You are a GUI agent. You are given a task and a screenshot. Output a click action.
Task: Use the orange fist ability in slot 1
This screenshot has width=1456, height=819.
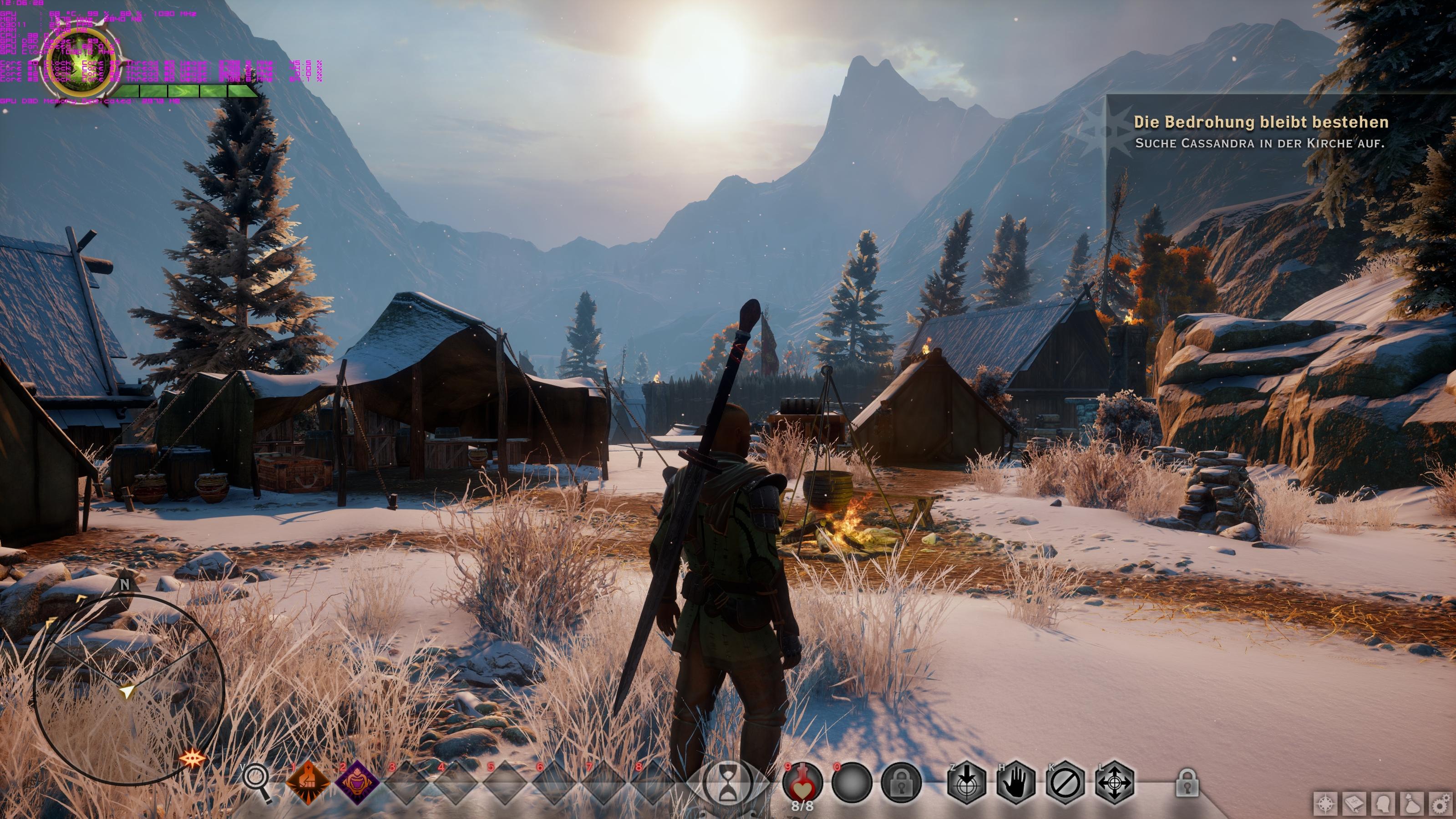pos(308,782)
